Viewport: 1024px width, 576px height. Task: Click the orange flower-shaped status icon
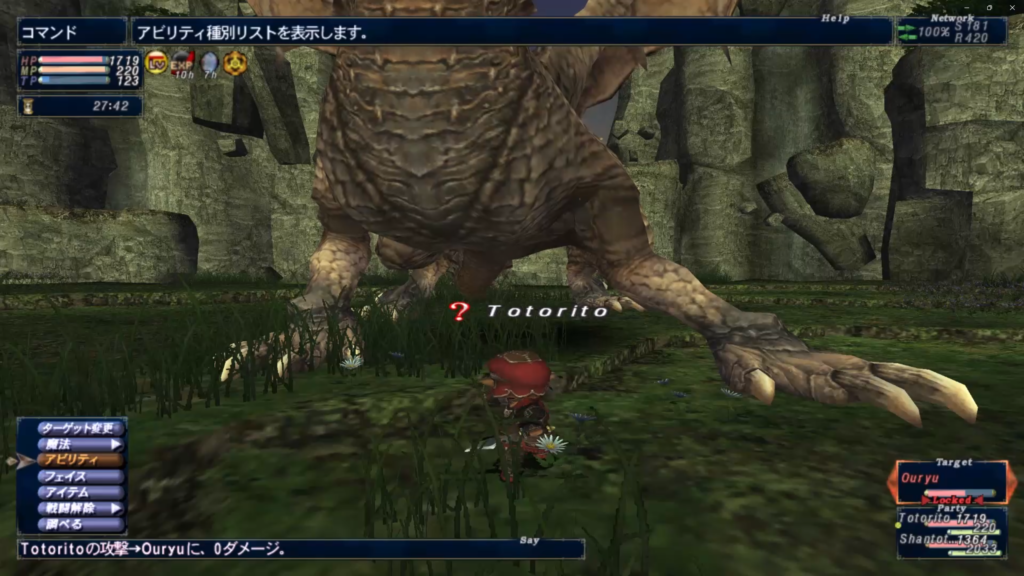pyautogui.click(x=235, y=64)
